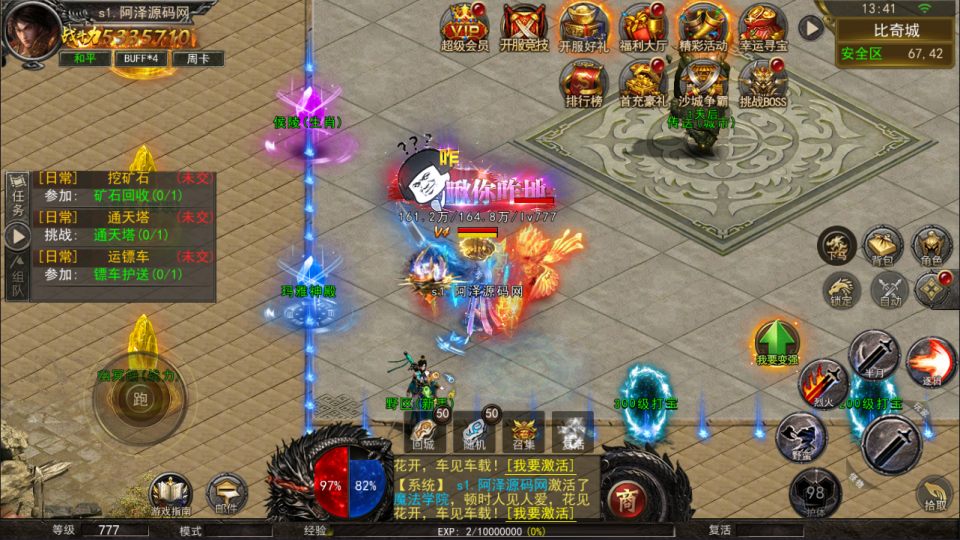960x540 pixels.
Task: Open the 角色 character sheet
Action: point(931,246)
